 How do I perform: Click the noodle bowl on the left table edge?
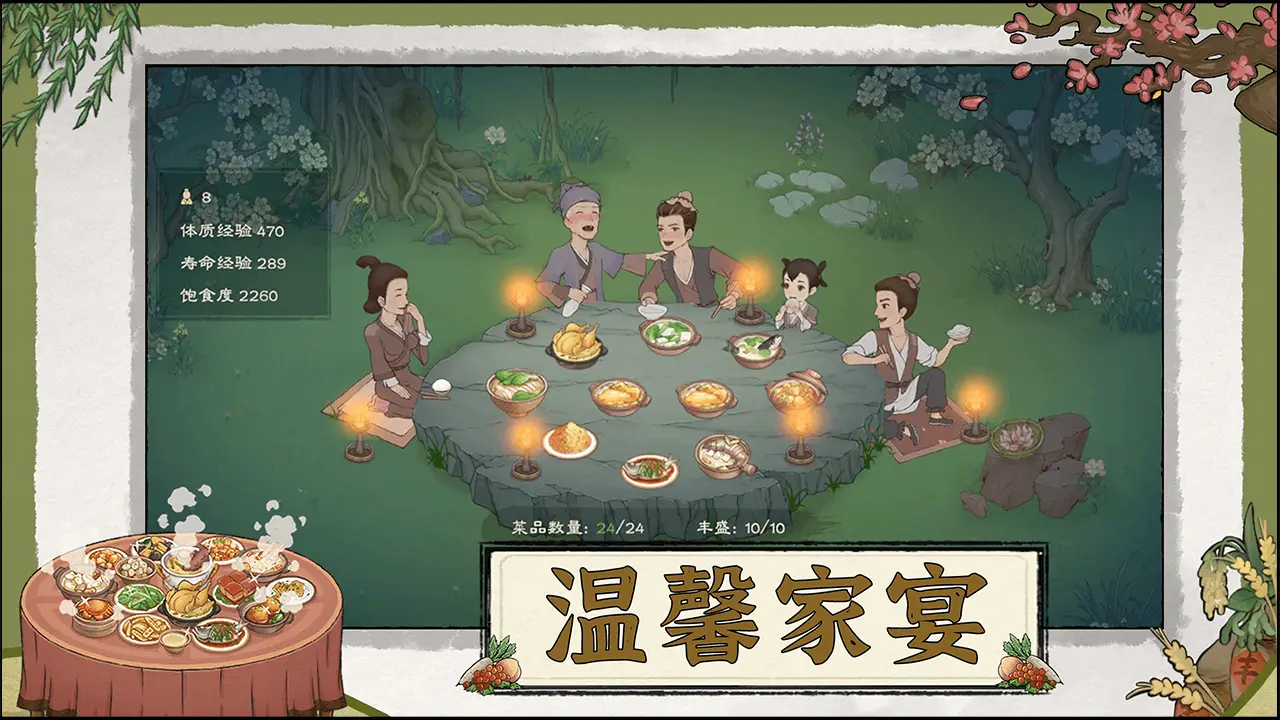coord(516,392)
